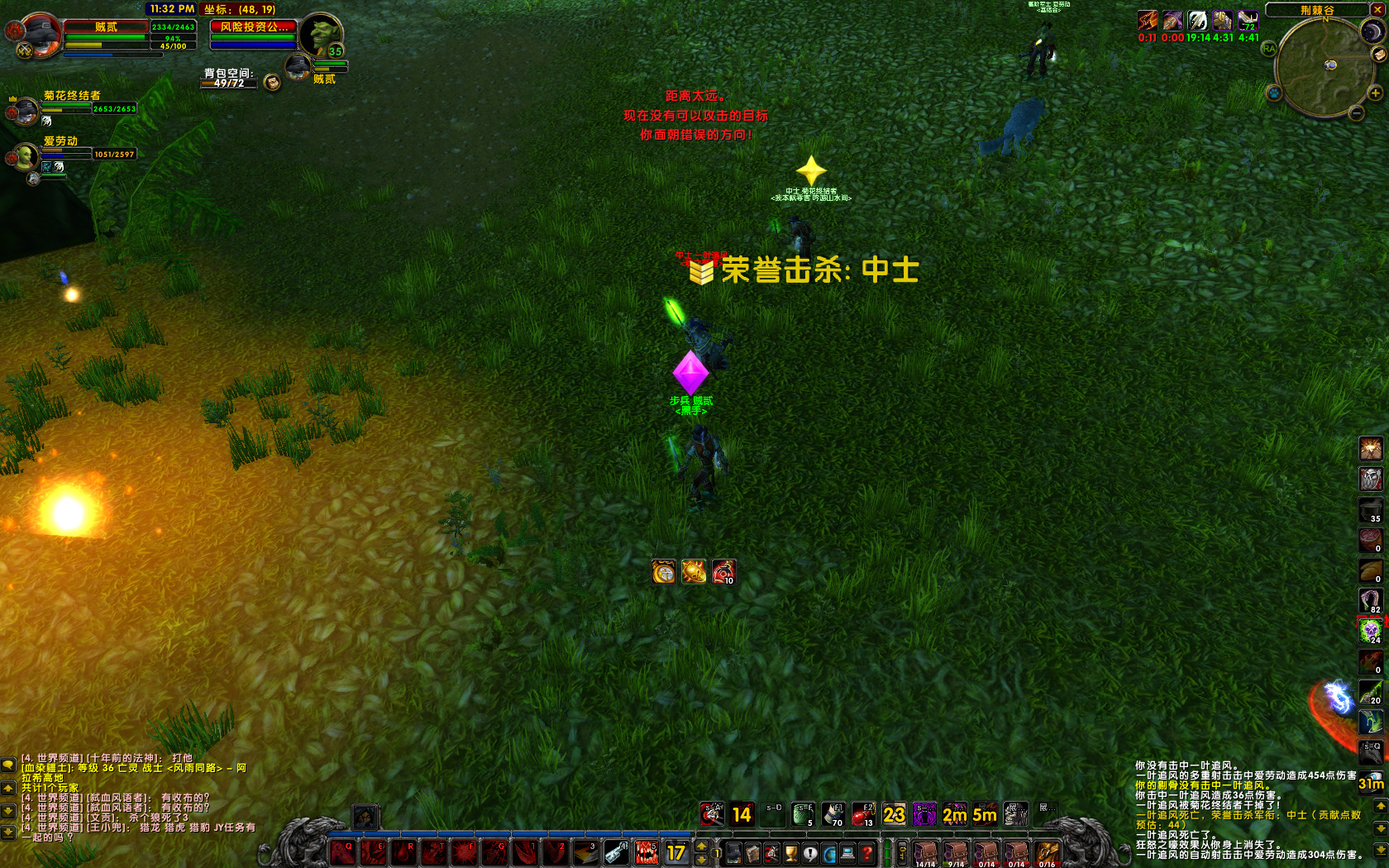The height and width of the screenshot is (868, 1389).
Task: Open the character info icon in micro menu
Action: (733, 851)
